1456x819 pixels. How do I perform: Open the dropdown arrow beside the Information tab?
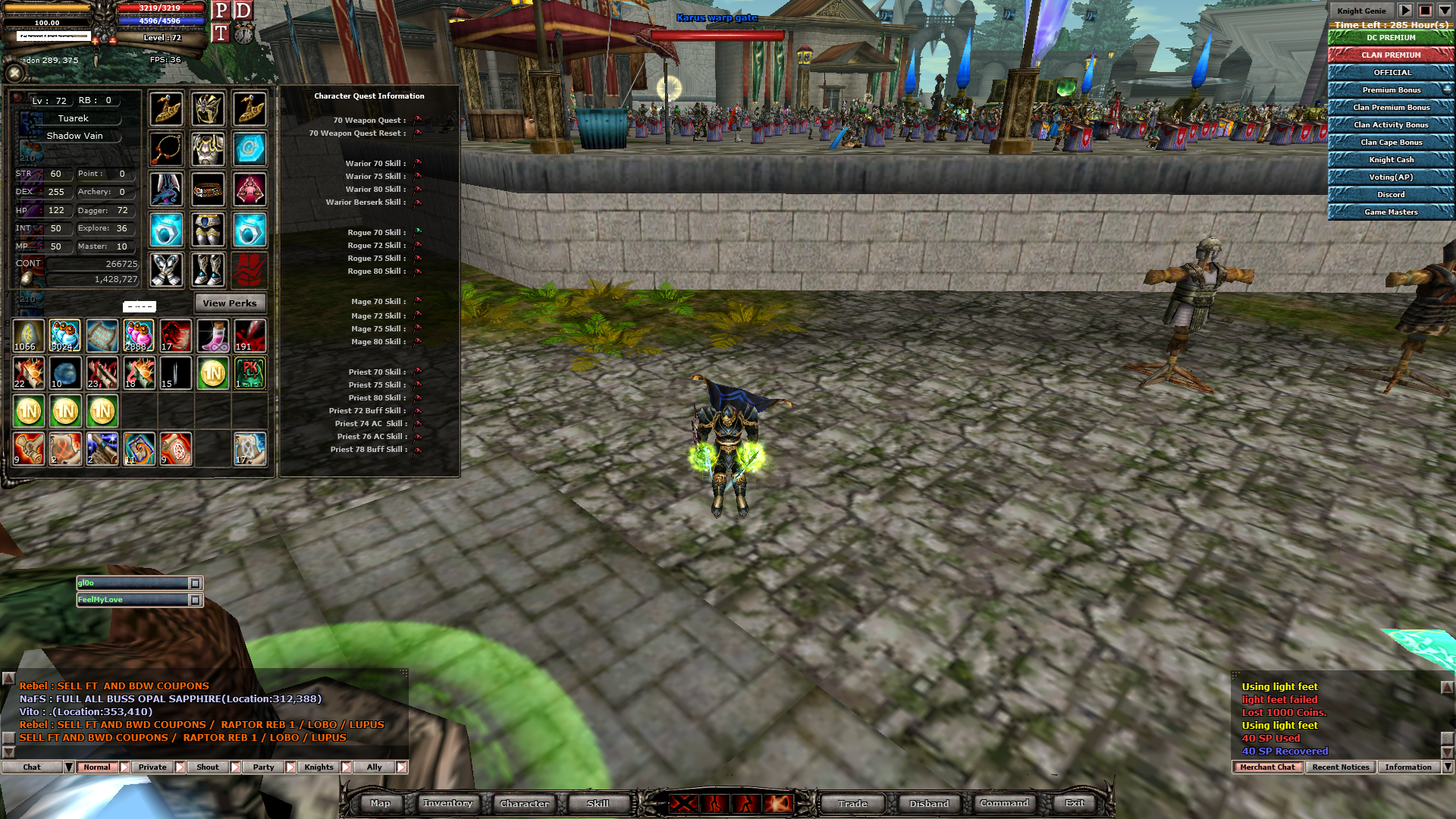click(x=1446, y=767)
